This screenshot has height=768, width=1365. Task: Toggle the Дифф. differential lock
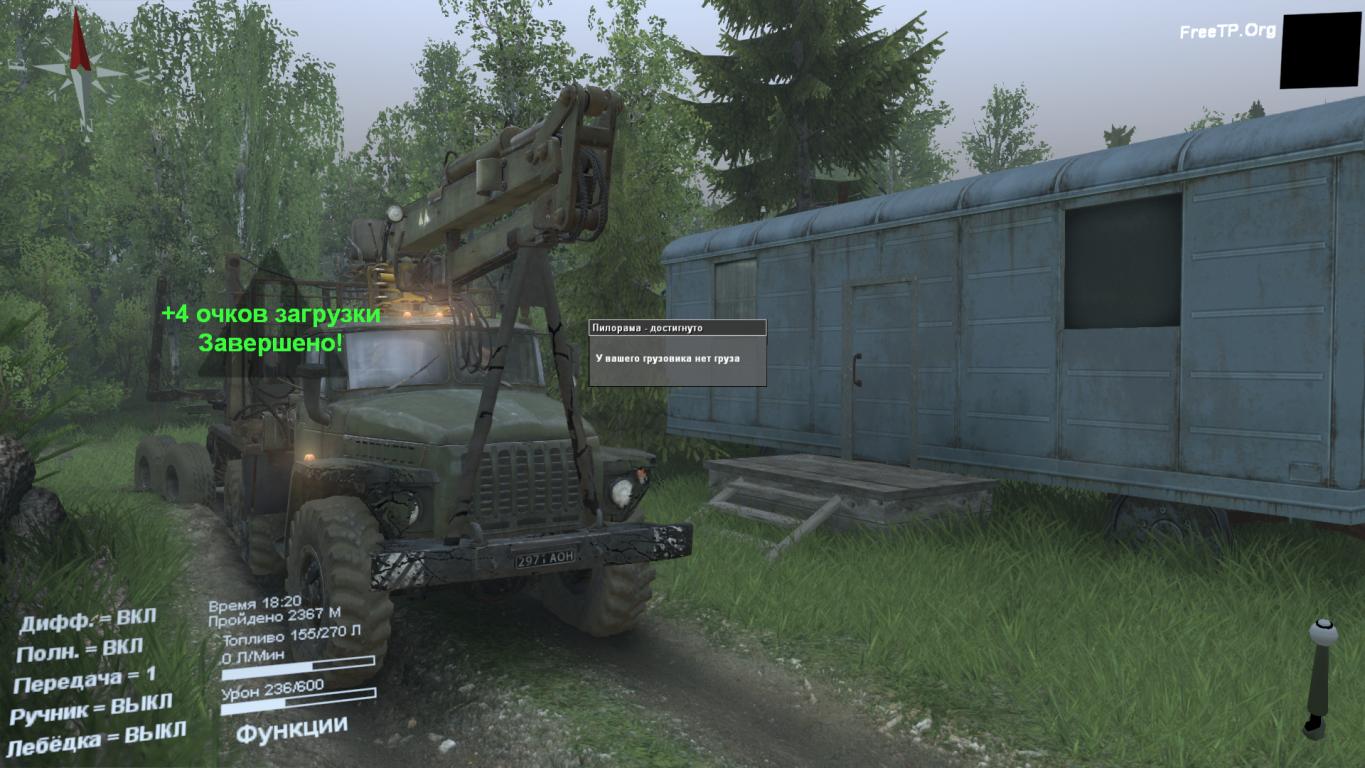tap(88, 620)
